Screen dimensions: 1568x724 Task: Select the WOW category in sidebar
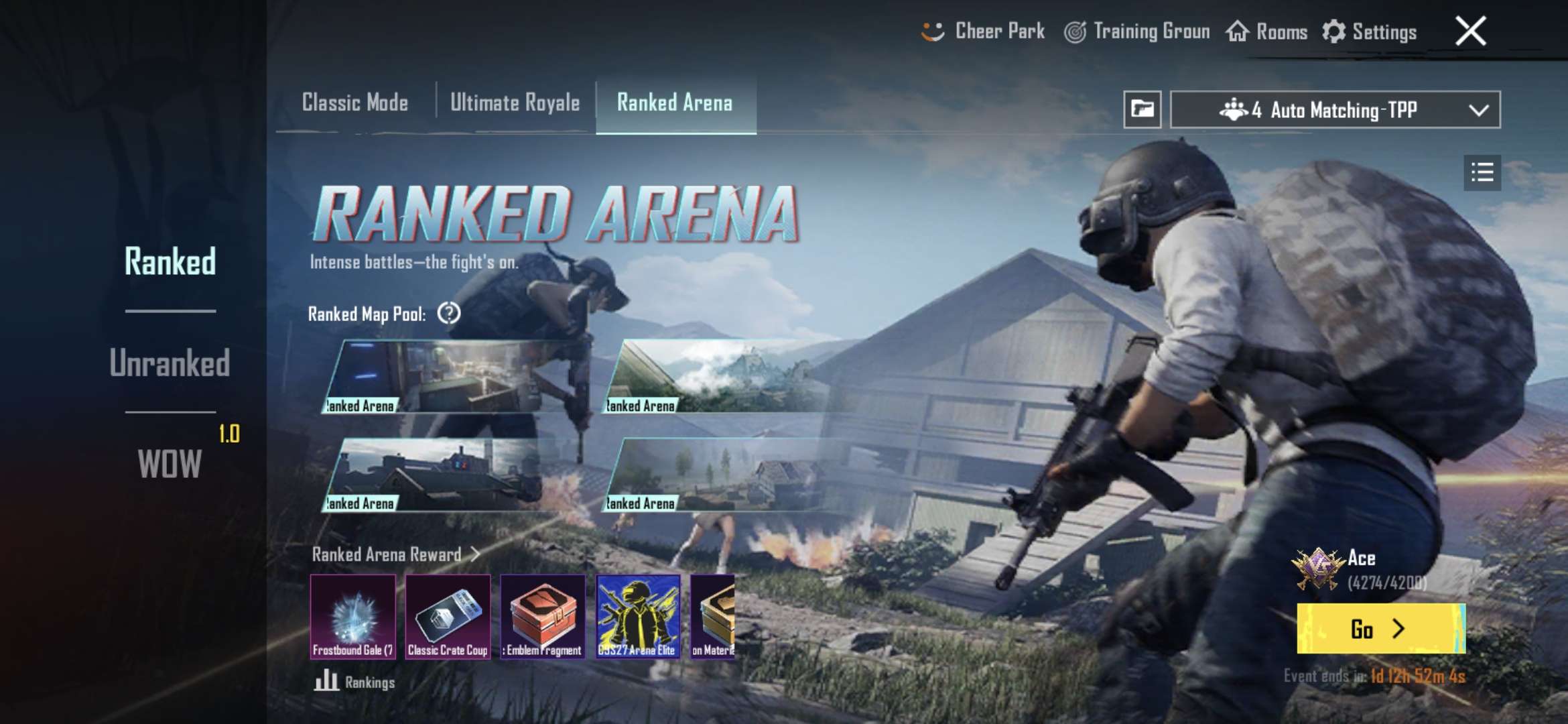tap(170, 464)
